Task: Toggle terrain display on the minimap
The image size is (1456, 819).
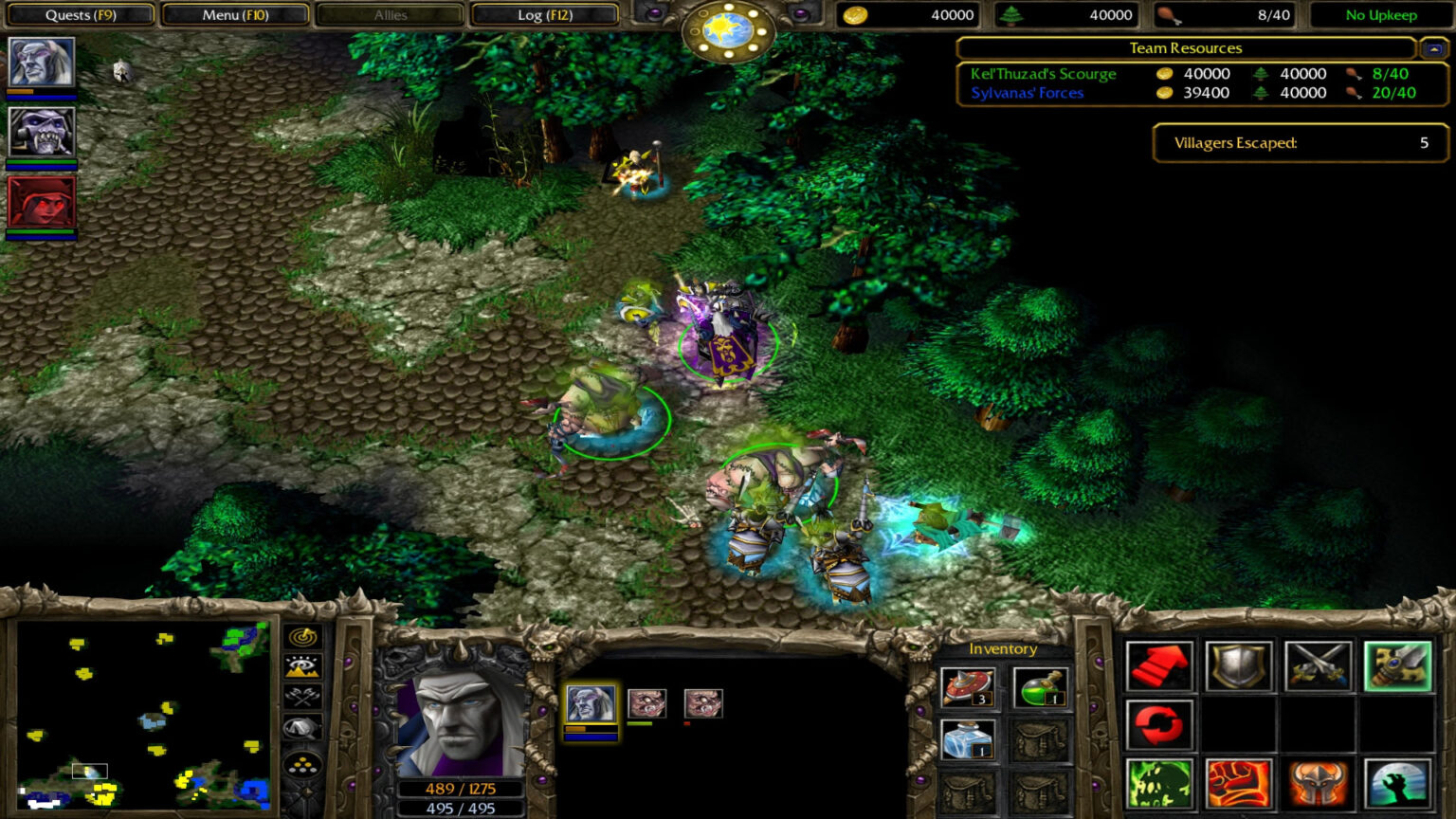Action: point(303,665)
